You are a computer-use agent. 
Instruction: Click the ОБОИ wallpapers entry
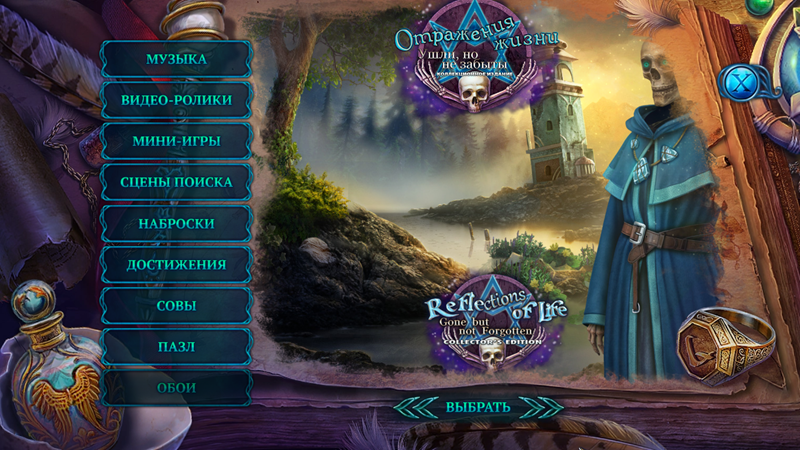(176, 387)
